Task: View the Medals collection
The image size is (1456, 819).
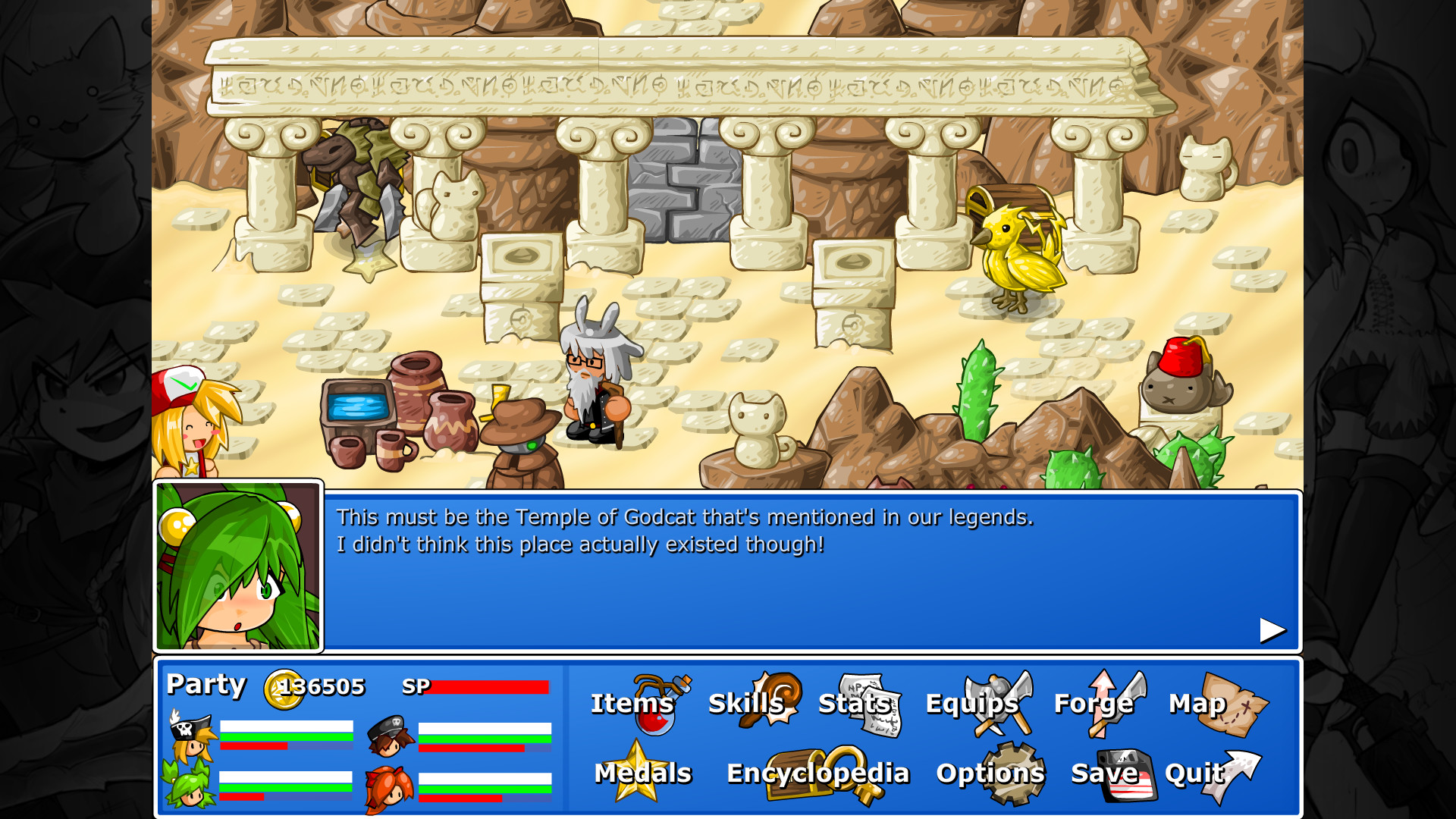Action: [643, 773]
